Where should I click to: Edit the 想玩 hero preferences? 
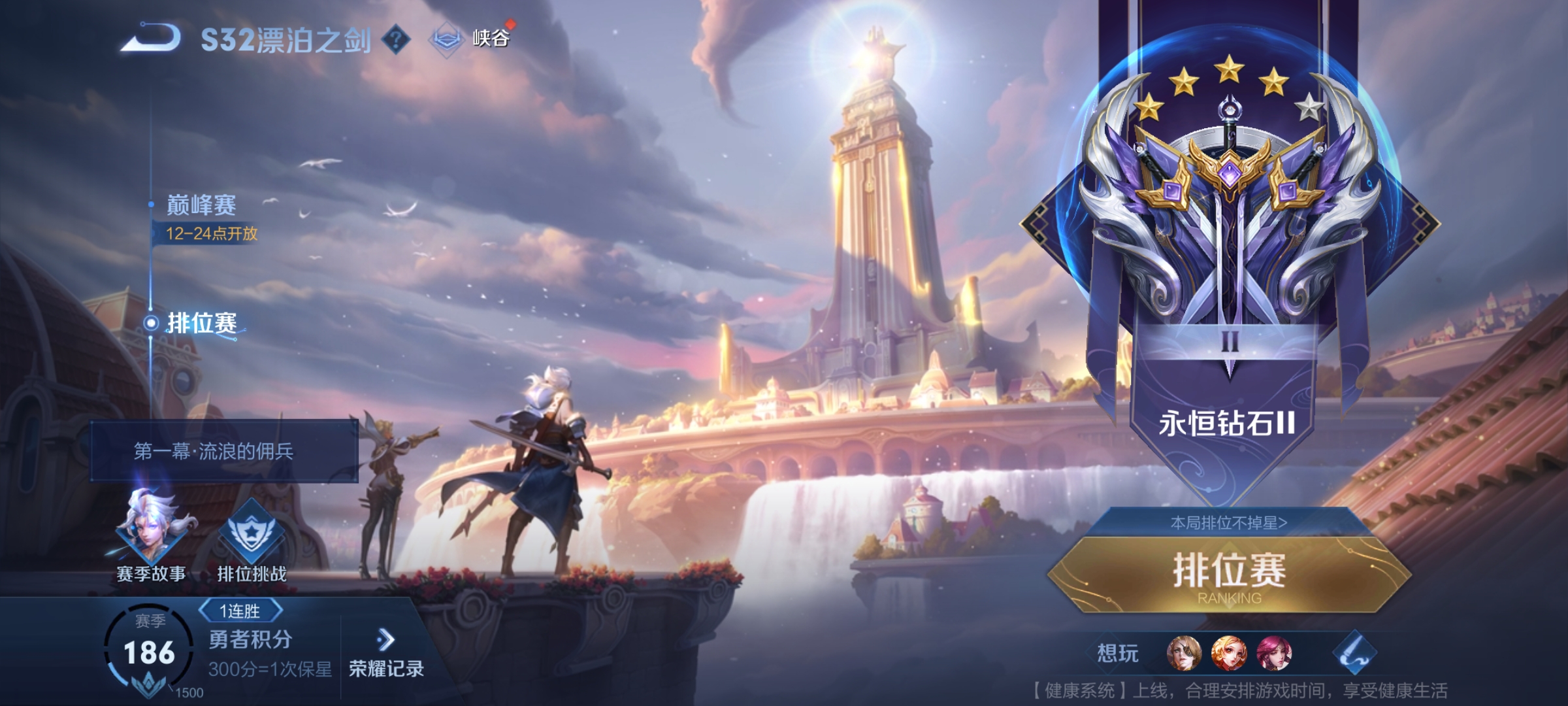pos(1354,653)
